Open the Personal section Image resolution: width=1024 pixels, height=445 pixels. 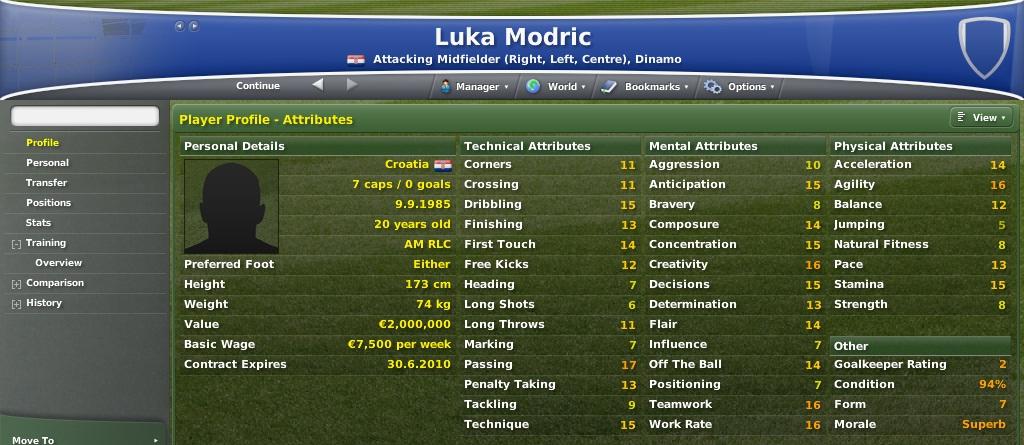[x=48, y=163]
